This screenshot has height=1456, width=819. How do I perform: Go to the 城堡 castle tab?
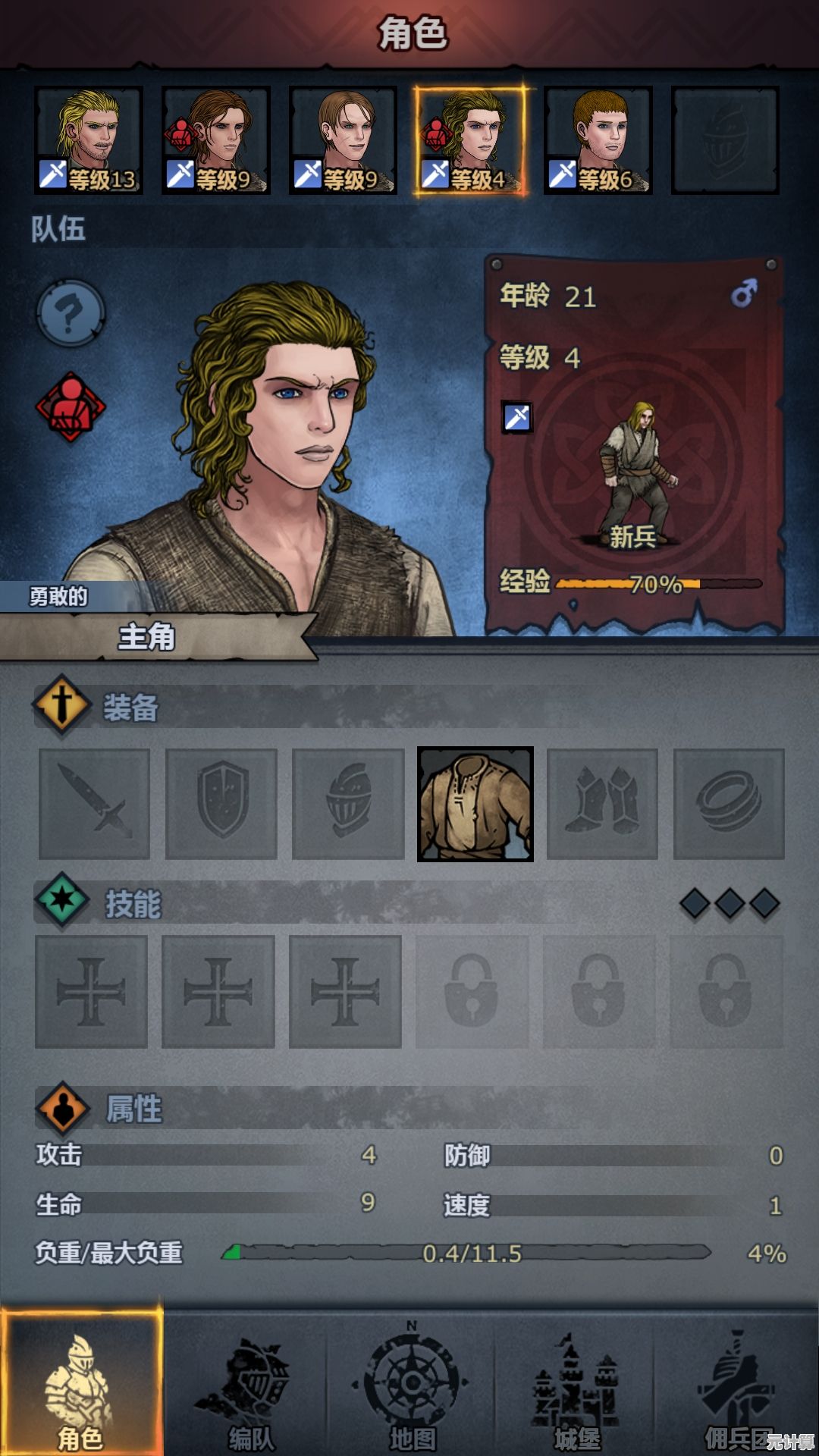576,1388
